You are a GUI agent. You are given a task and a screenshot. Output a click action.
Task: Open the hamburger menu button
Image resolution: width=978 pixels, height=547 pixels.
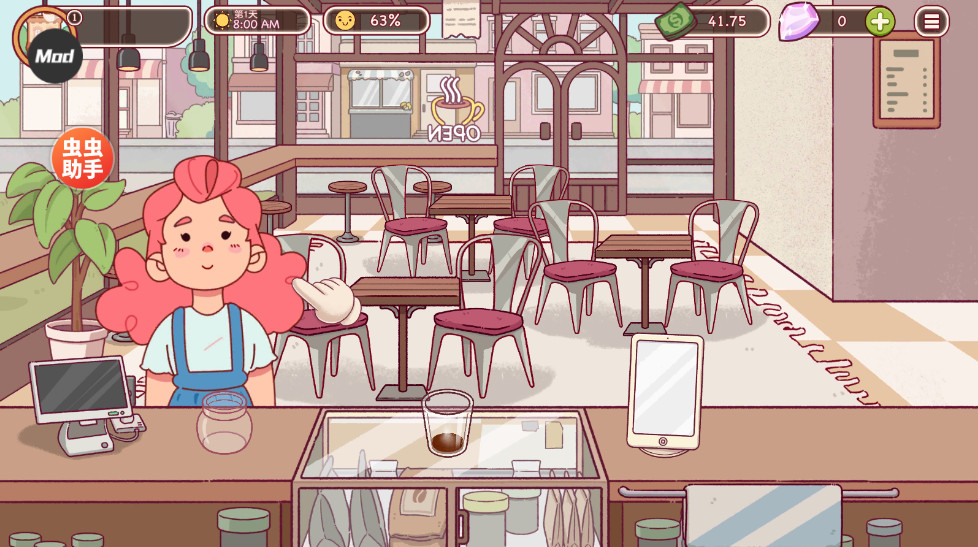[932, 21]
